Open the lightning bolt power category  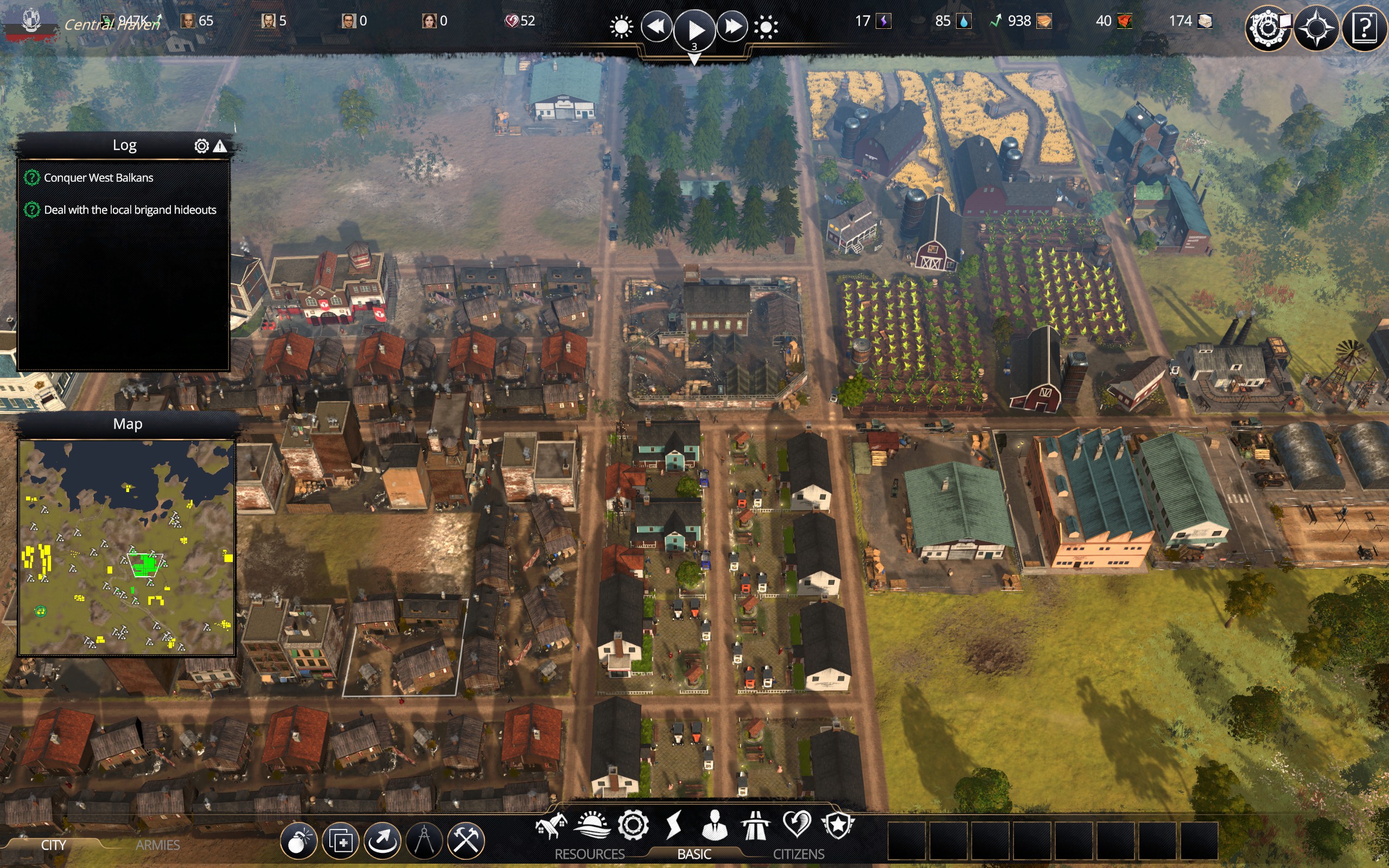pos(673,825)
